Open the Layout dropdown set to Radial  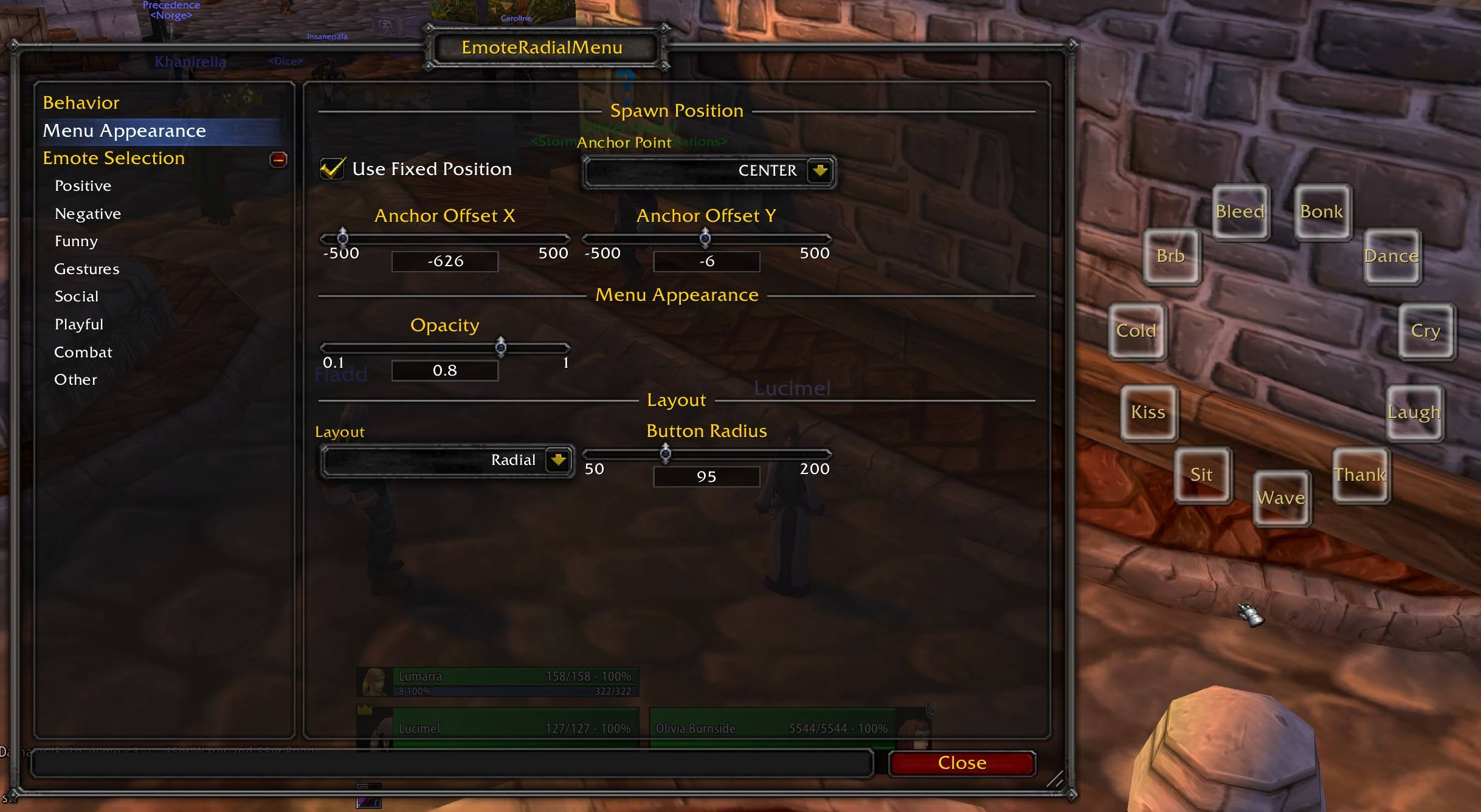[558, 460]
